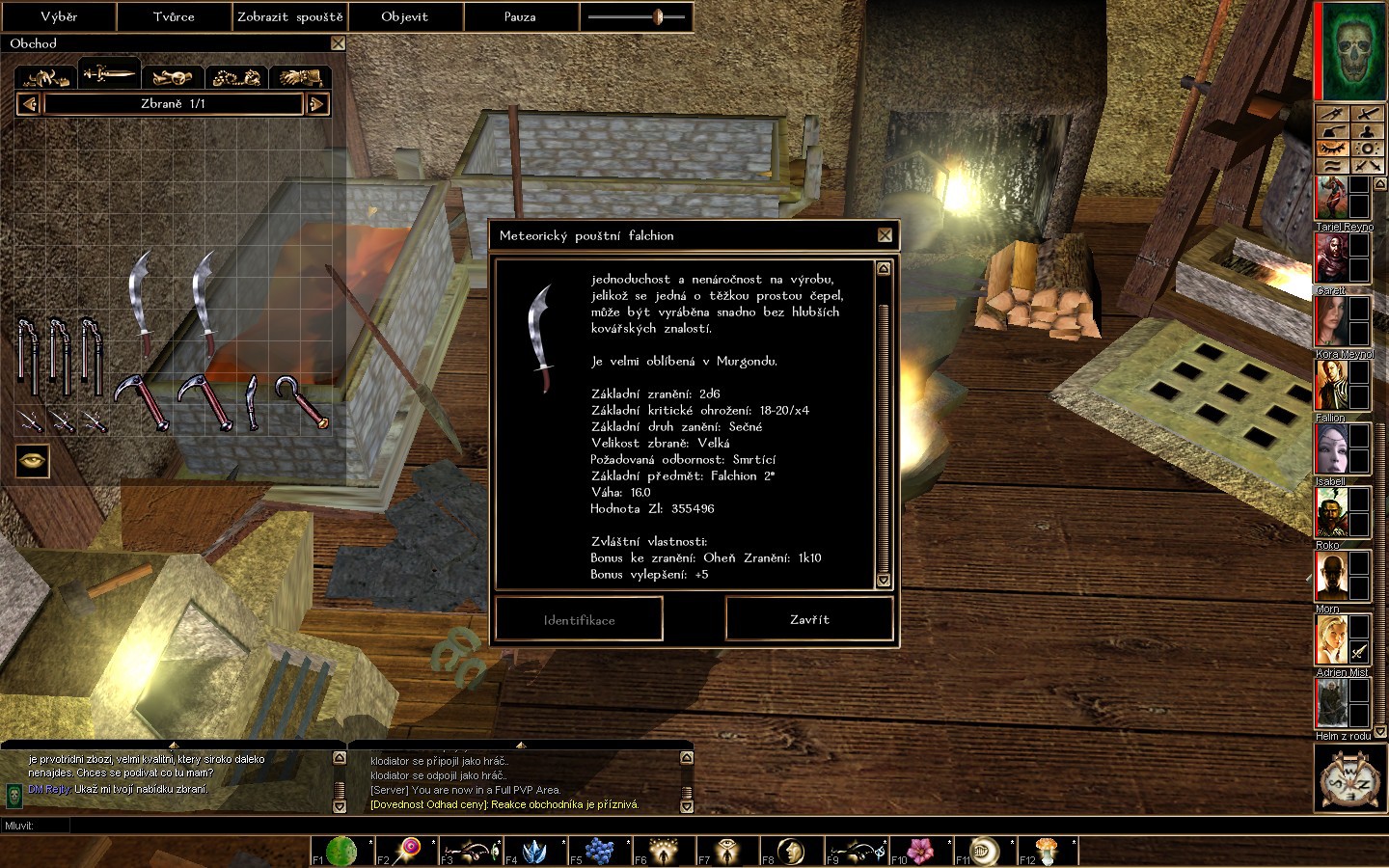Use the F5 blue berries quickslot
The width and height of the screenshot is (1389, 868).
598,851
